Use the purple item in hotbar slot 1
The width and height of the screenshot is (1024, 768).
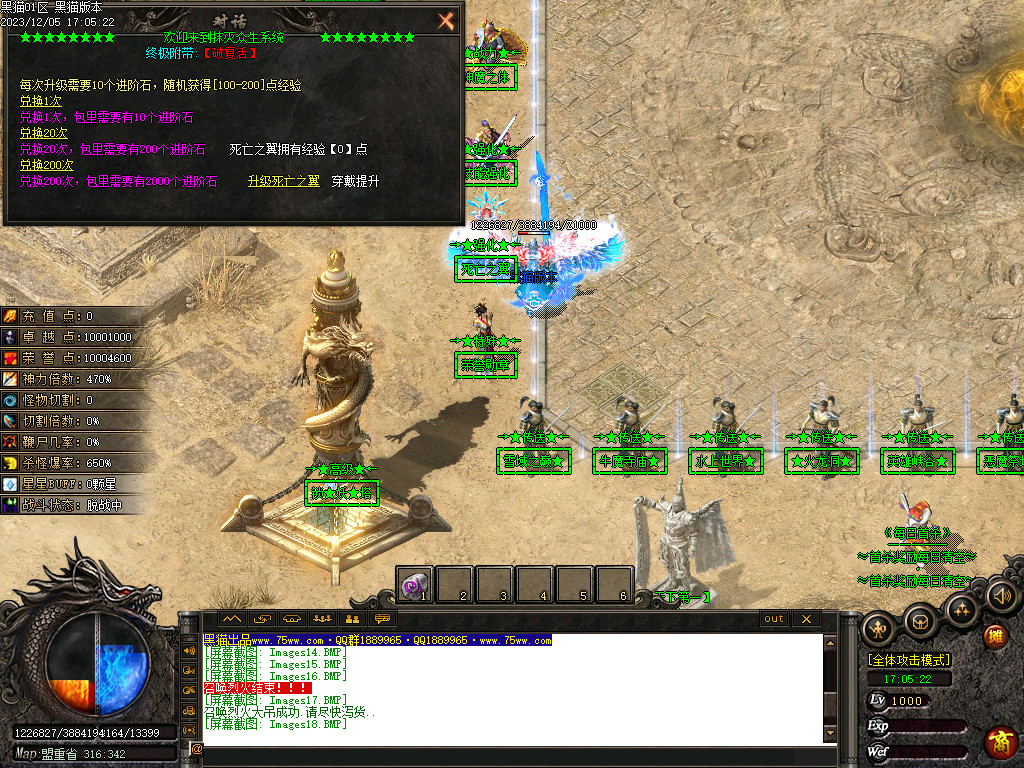click(x=414, y=584)
